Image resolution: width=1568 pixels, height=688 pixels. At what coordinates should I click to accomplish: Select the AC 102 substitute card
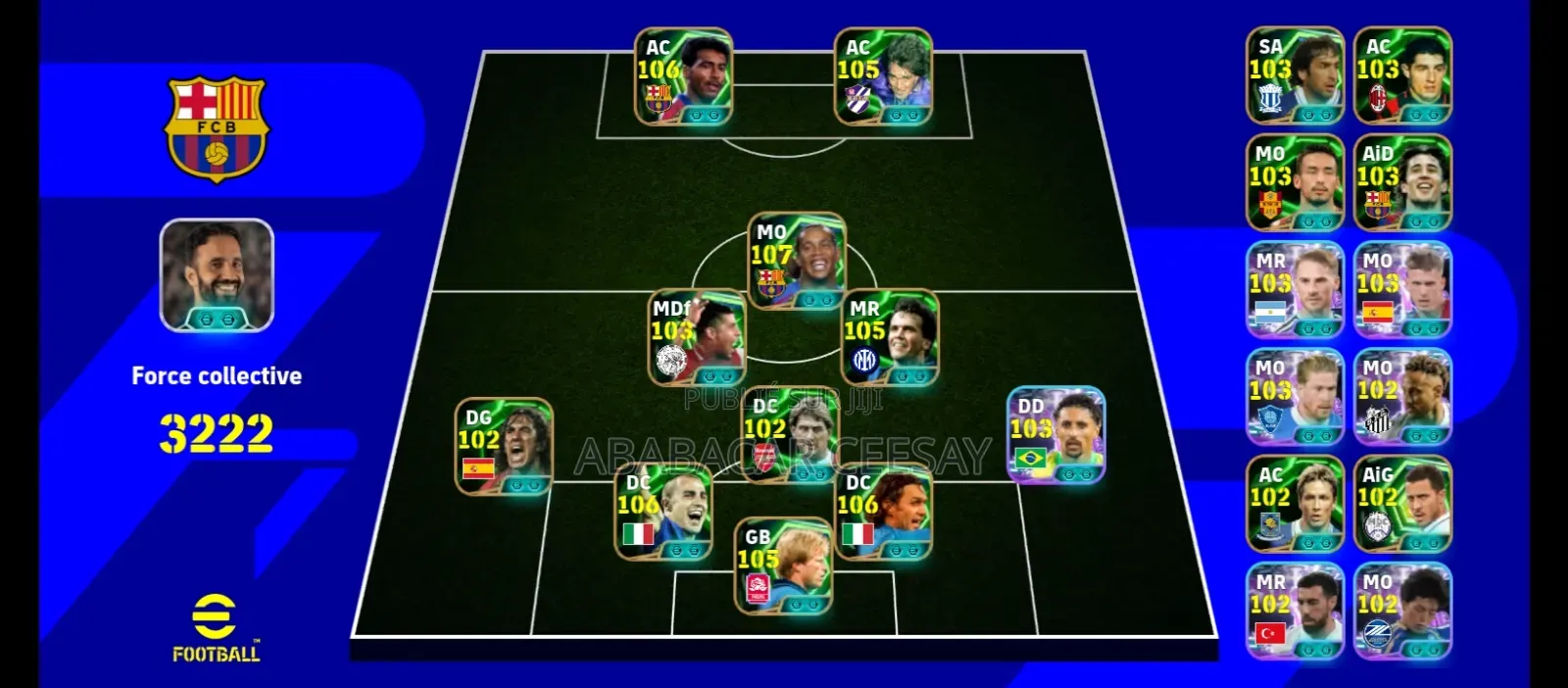1295,503
